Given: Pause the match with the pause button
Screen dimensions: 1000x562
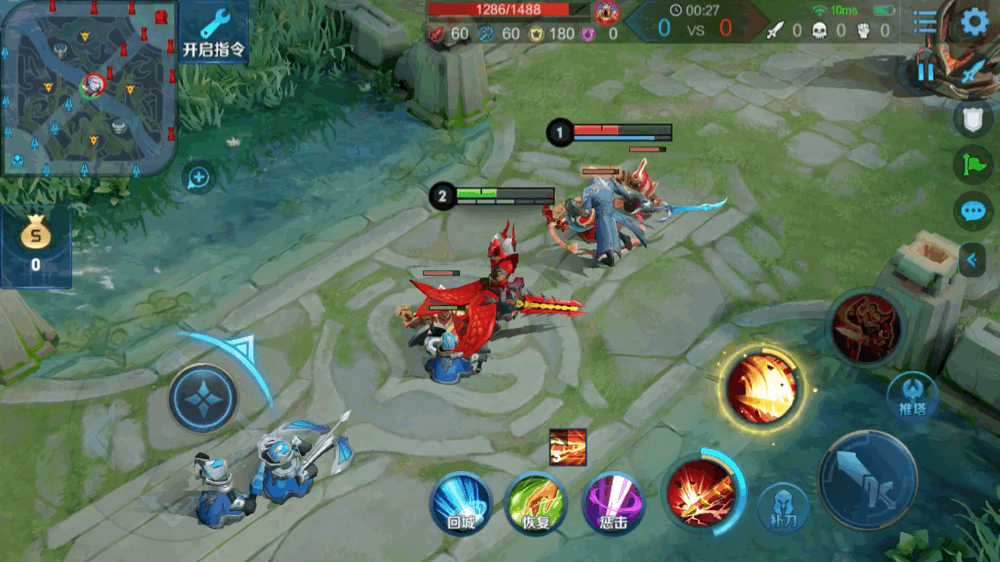Looking at the screenshot, I should (926, 71).
